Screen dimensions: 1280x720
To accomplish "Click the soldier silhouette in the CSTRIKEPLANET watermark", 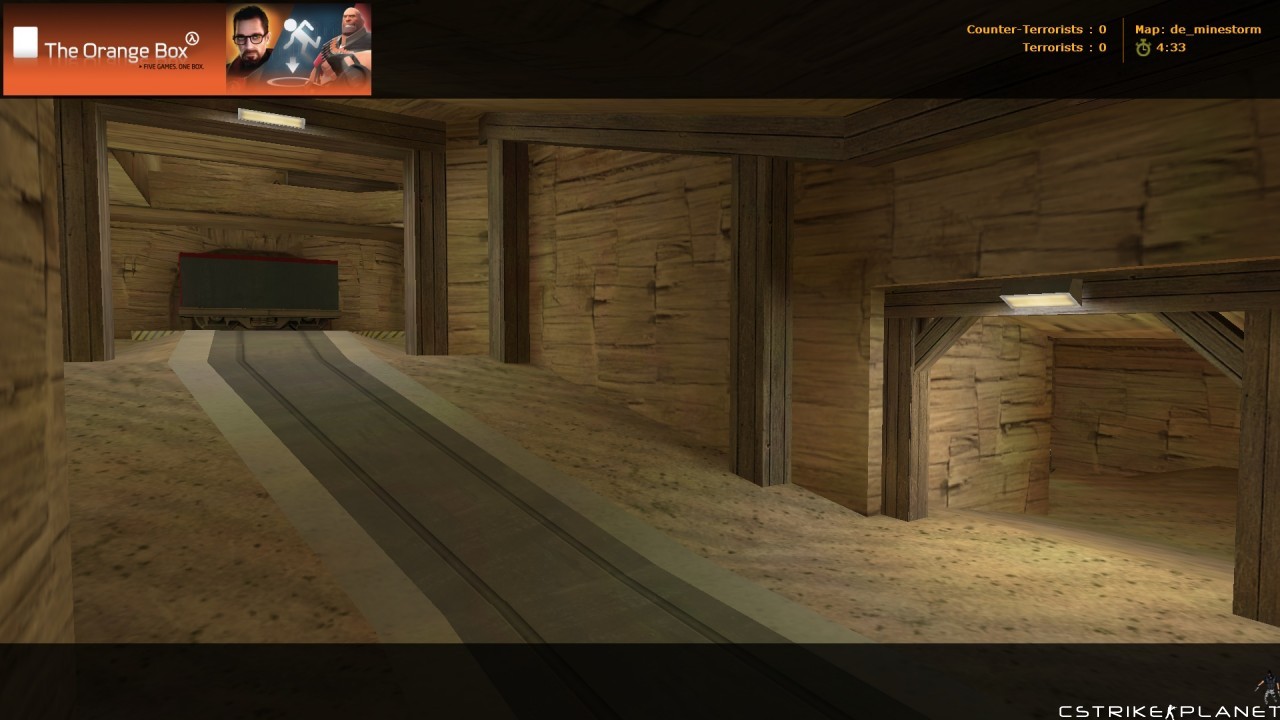I will coord(1173,707).
